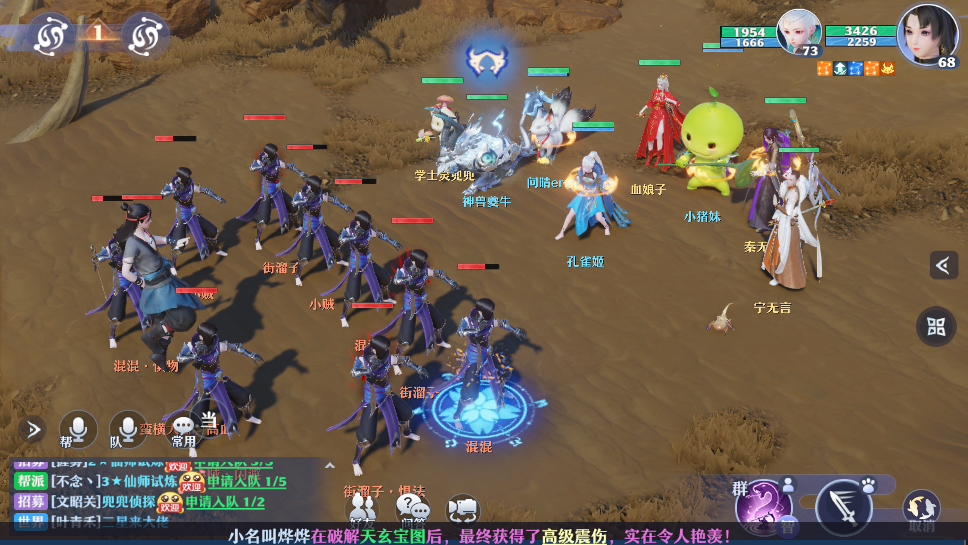The width and height of the screenshot is (968, 545).
Task: Switch to the character skills icon
Action: 787,486
